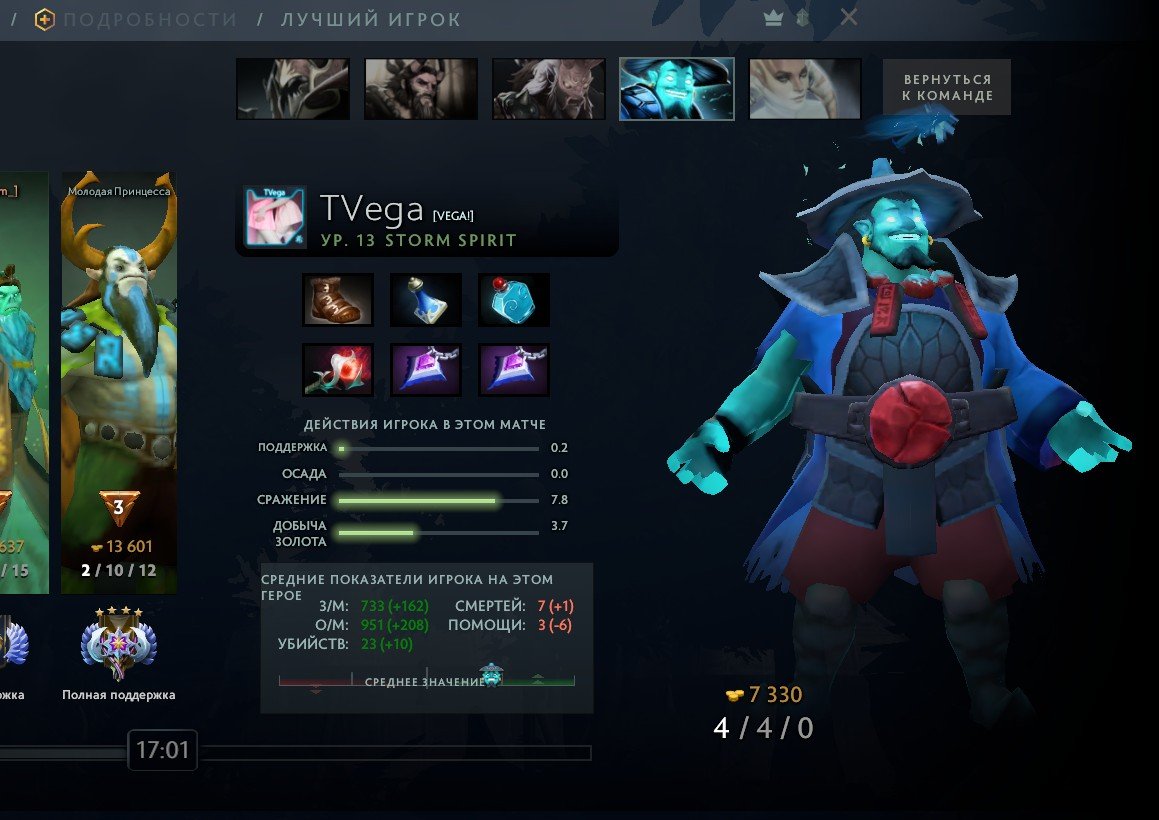Click the Clarity potion item slot
Viewport: 1159px width, 820px height.
426,300
